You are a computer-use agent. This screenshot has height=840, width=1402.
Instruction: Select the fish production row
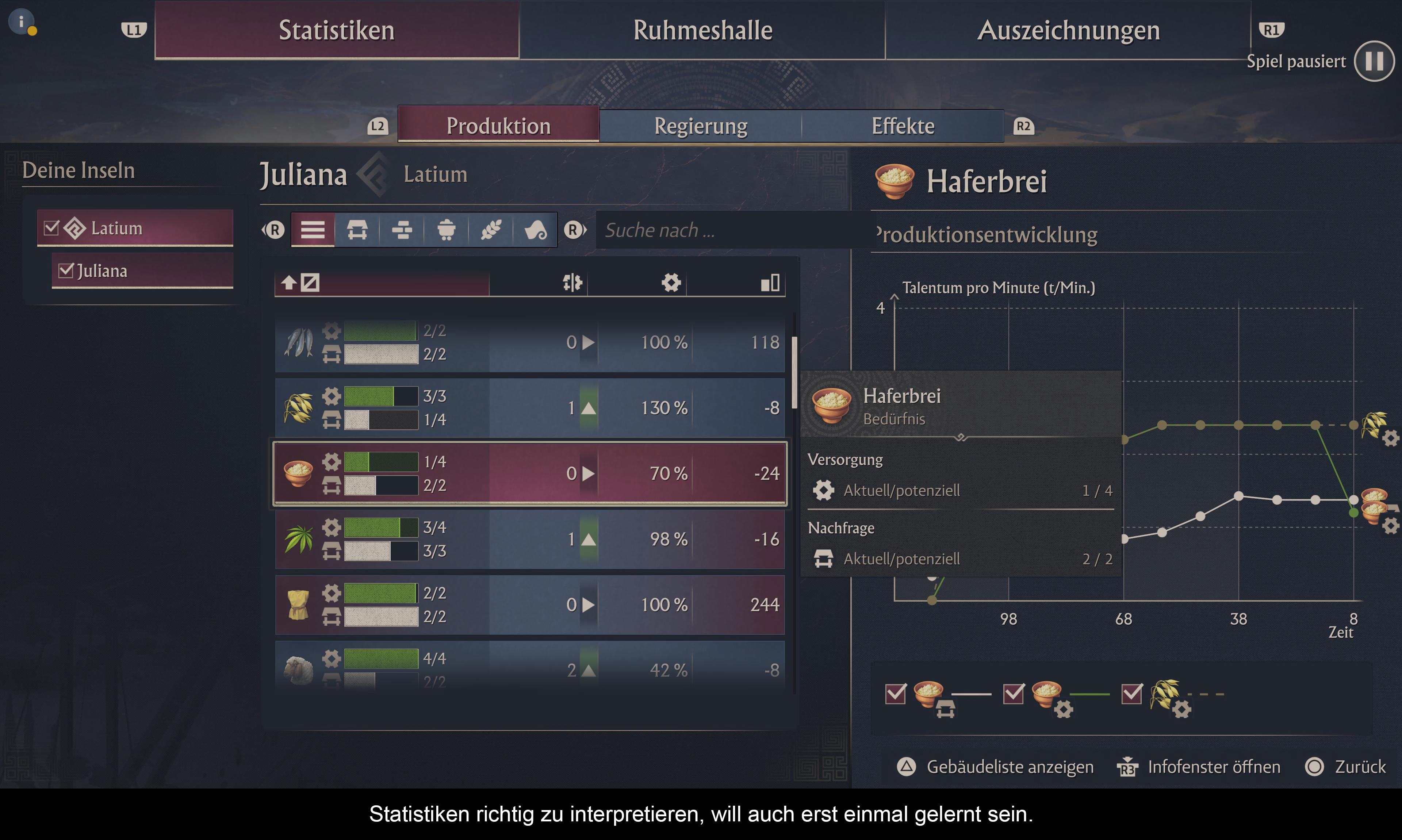(x=529, y=342)
